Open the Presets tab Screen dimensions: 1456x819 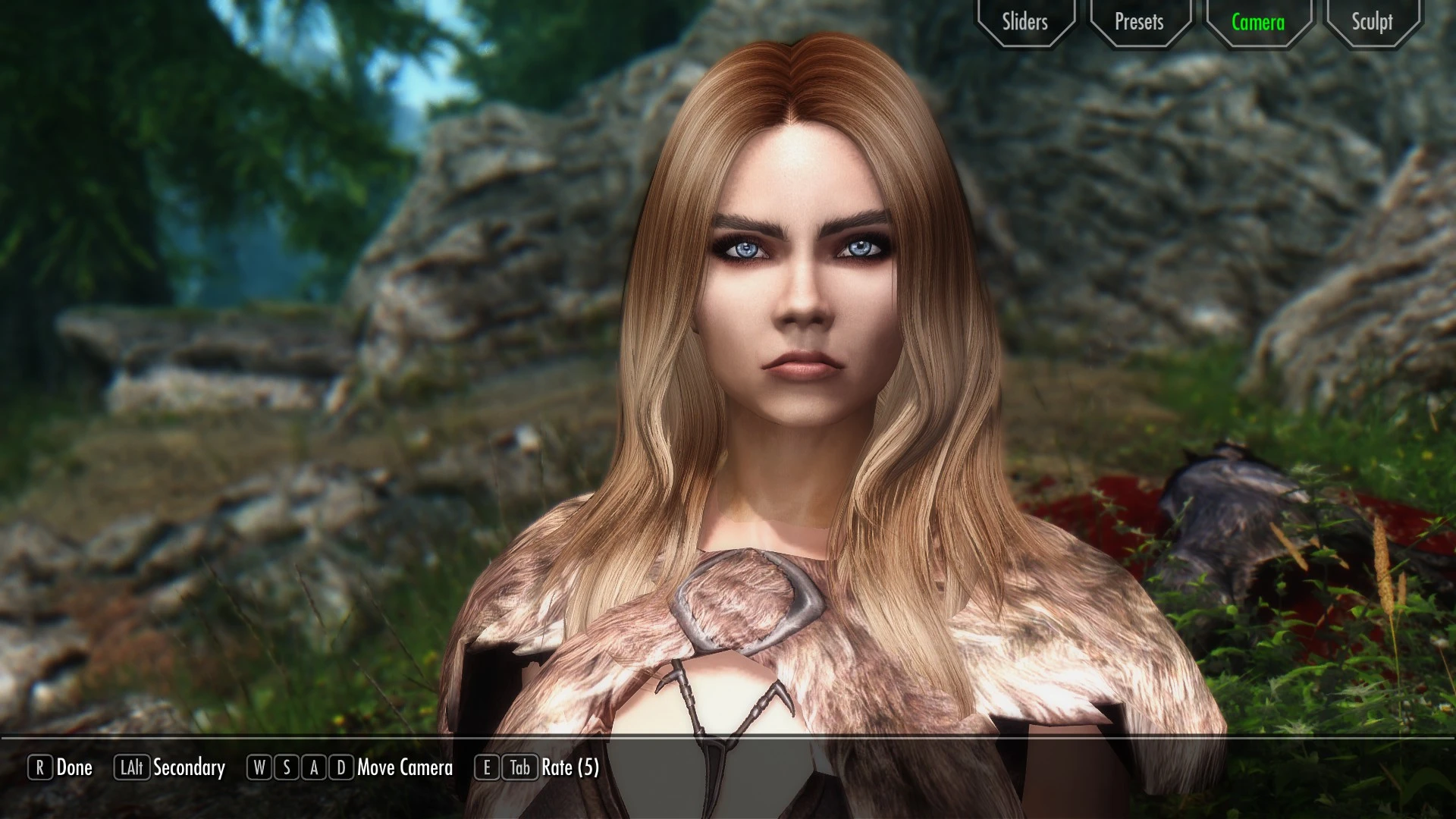click(1139, 22)
